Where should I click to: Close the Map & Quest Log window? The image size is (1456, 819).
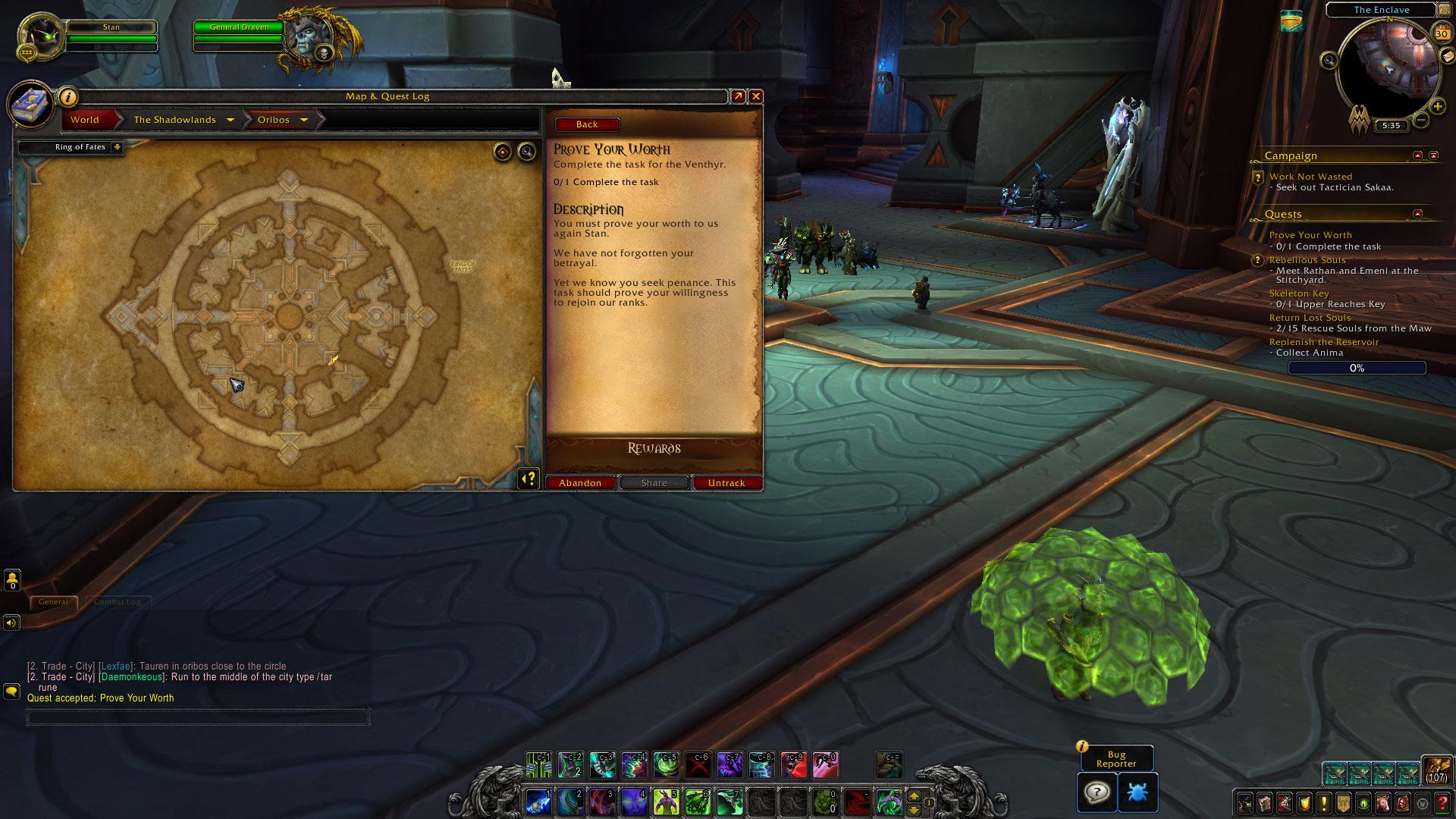(x=755, y=96)
